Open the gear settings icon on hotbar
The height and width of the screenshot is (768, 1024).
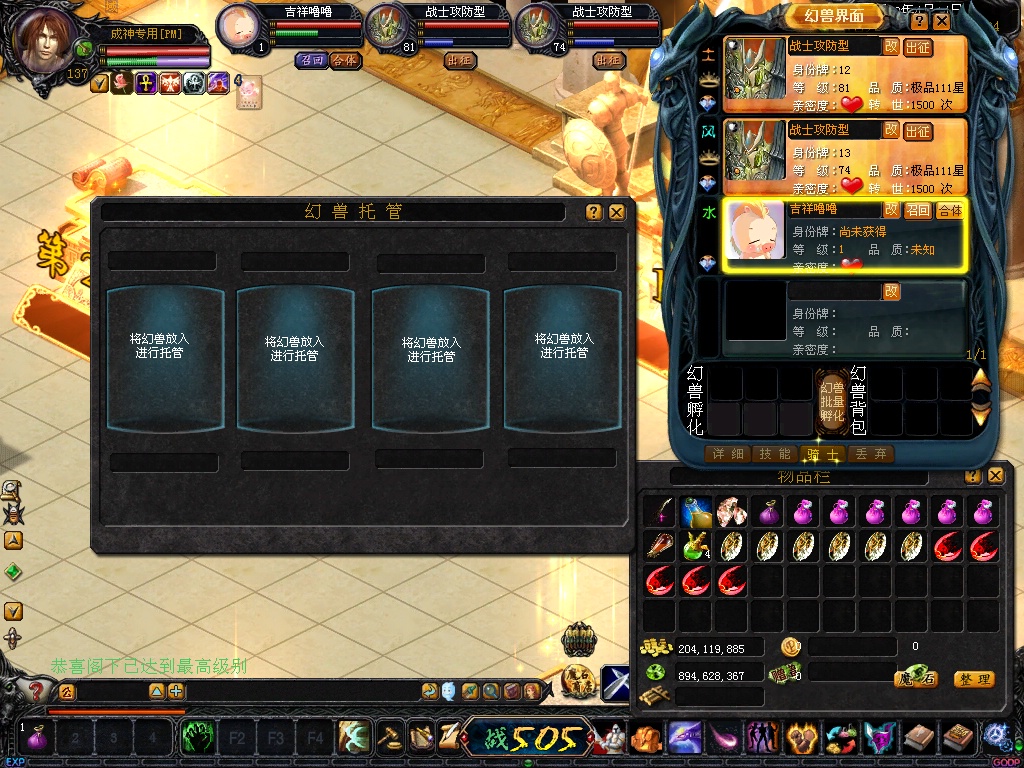(996, 737)
